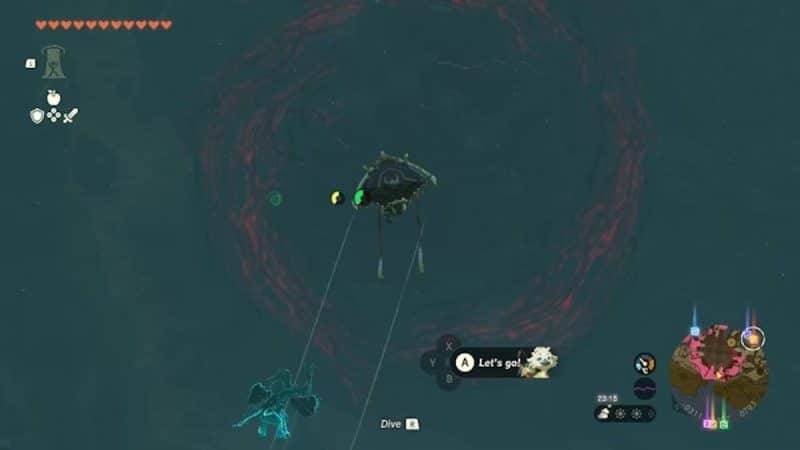Select the white-circled orange minimap marker
Viewport: 800px width, 450px height.
(x=753, y=338)
